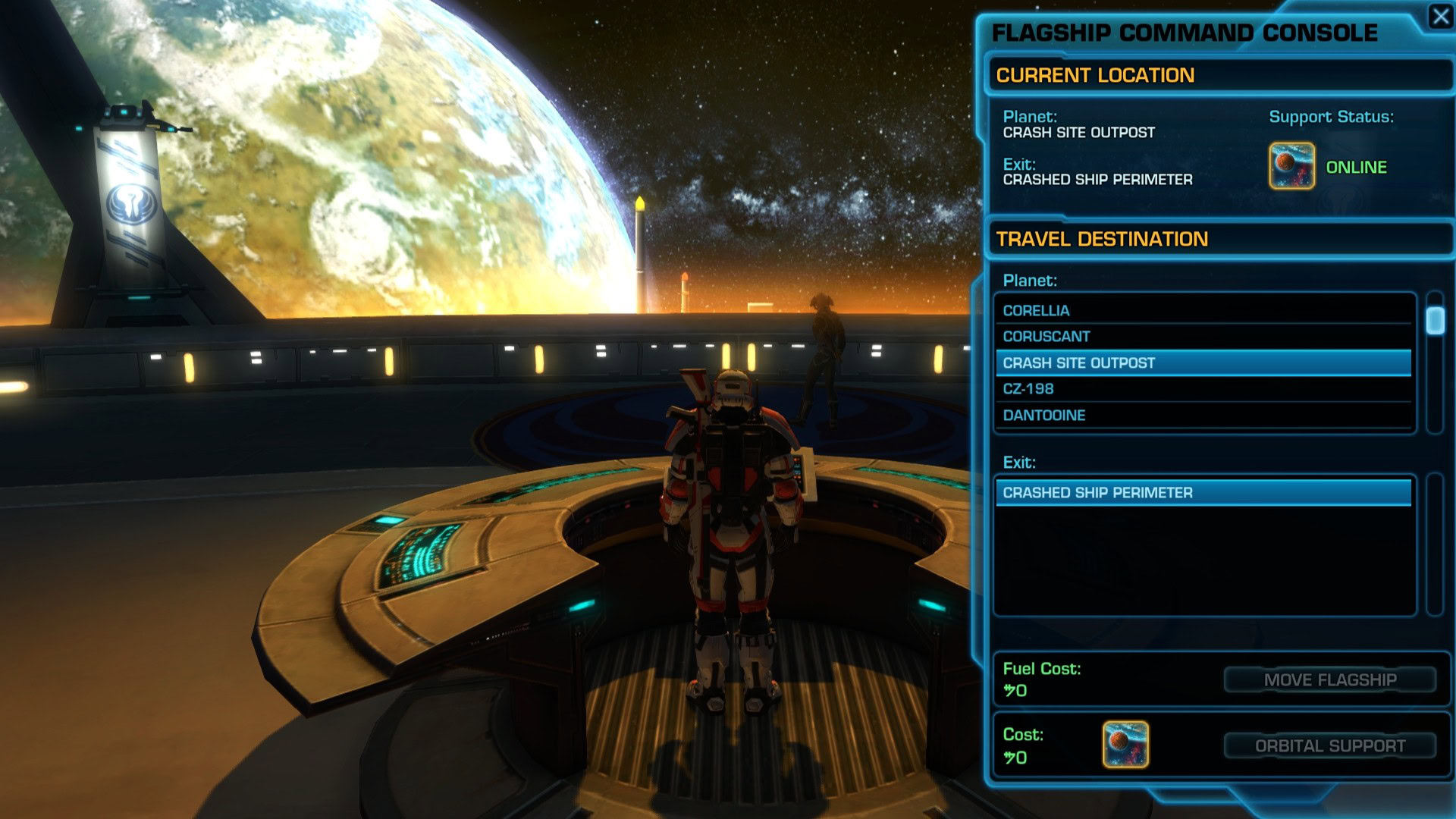
Task: Pick CZ-198 from the planet list
Action: pyautogui.click(x=1202, y=389)
